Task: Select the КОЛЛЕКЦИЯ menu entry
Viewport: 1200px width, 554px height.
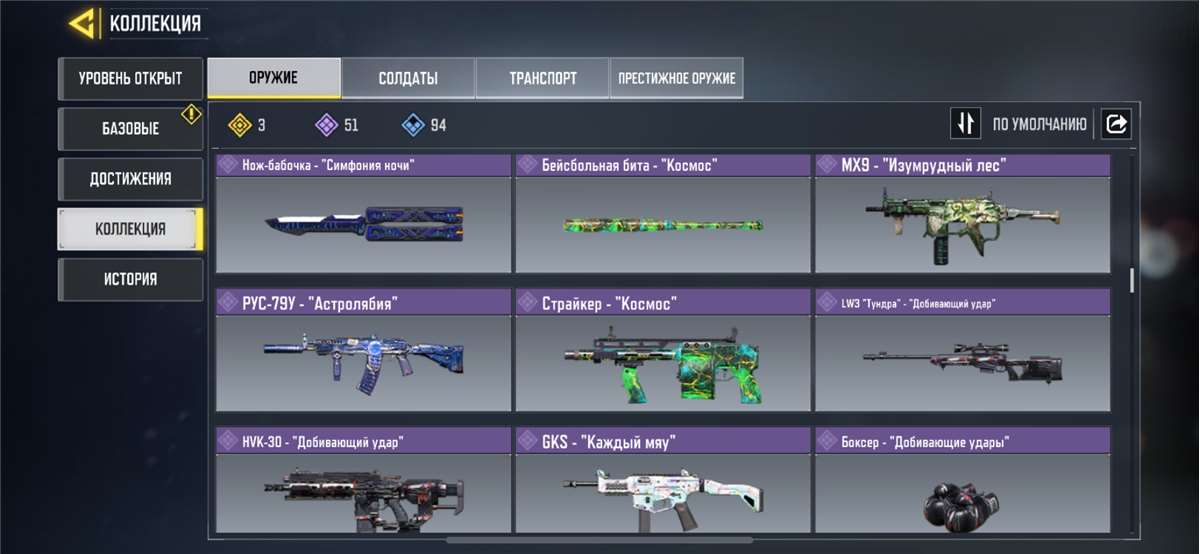Action: click(x=130, y=229)
